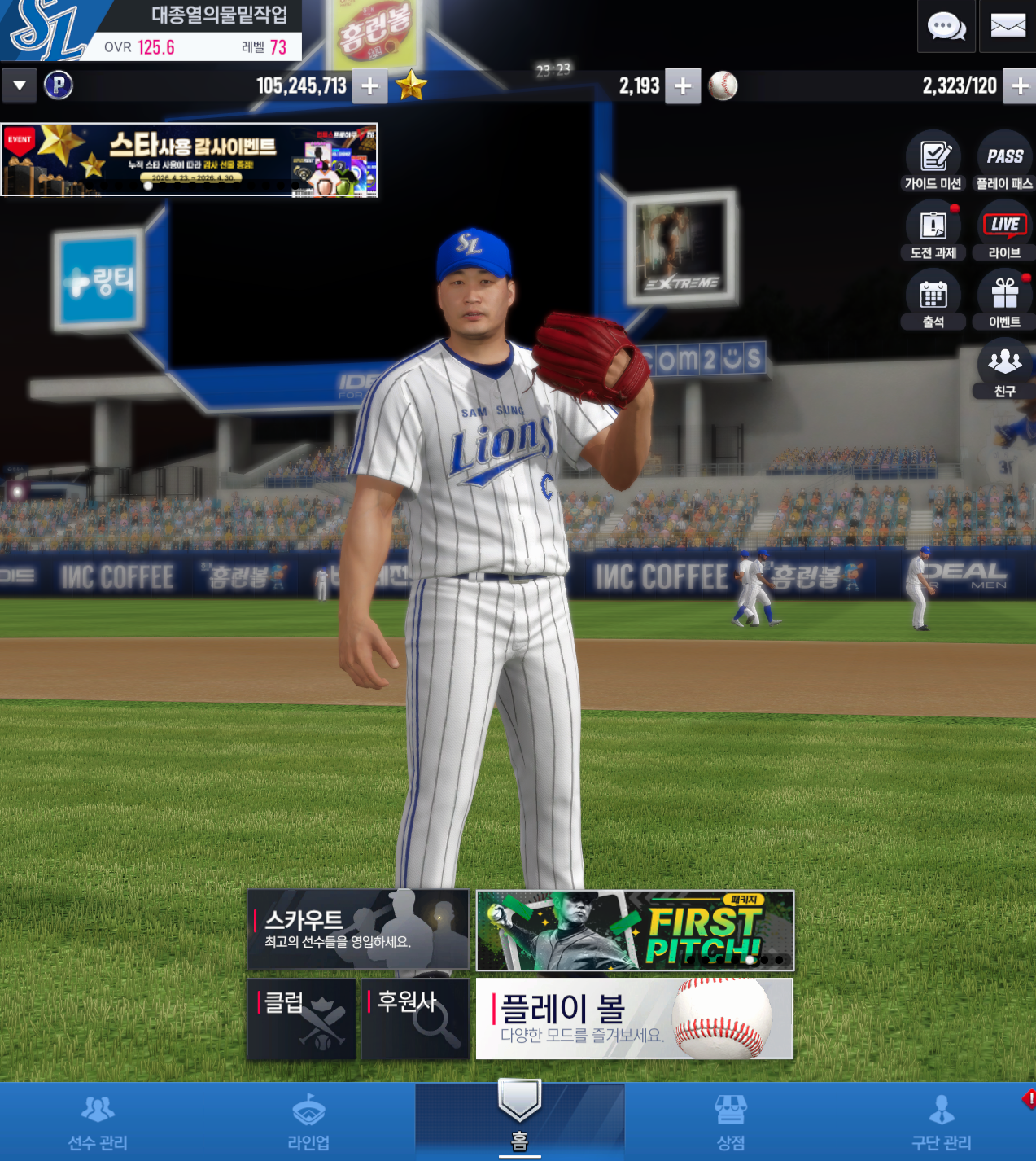Open the FIRST PITCH package banner
The width and height of the screenshot is (1036, 1161).
coord(635,930)
